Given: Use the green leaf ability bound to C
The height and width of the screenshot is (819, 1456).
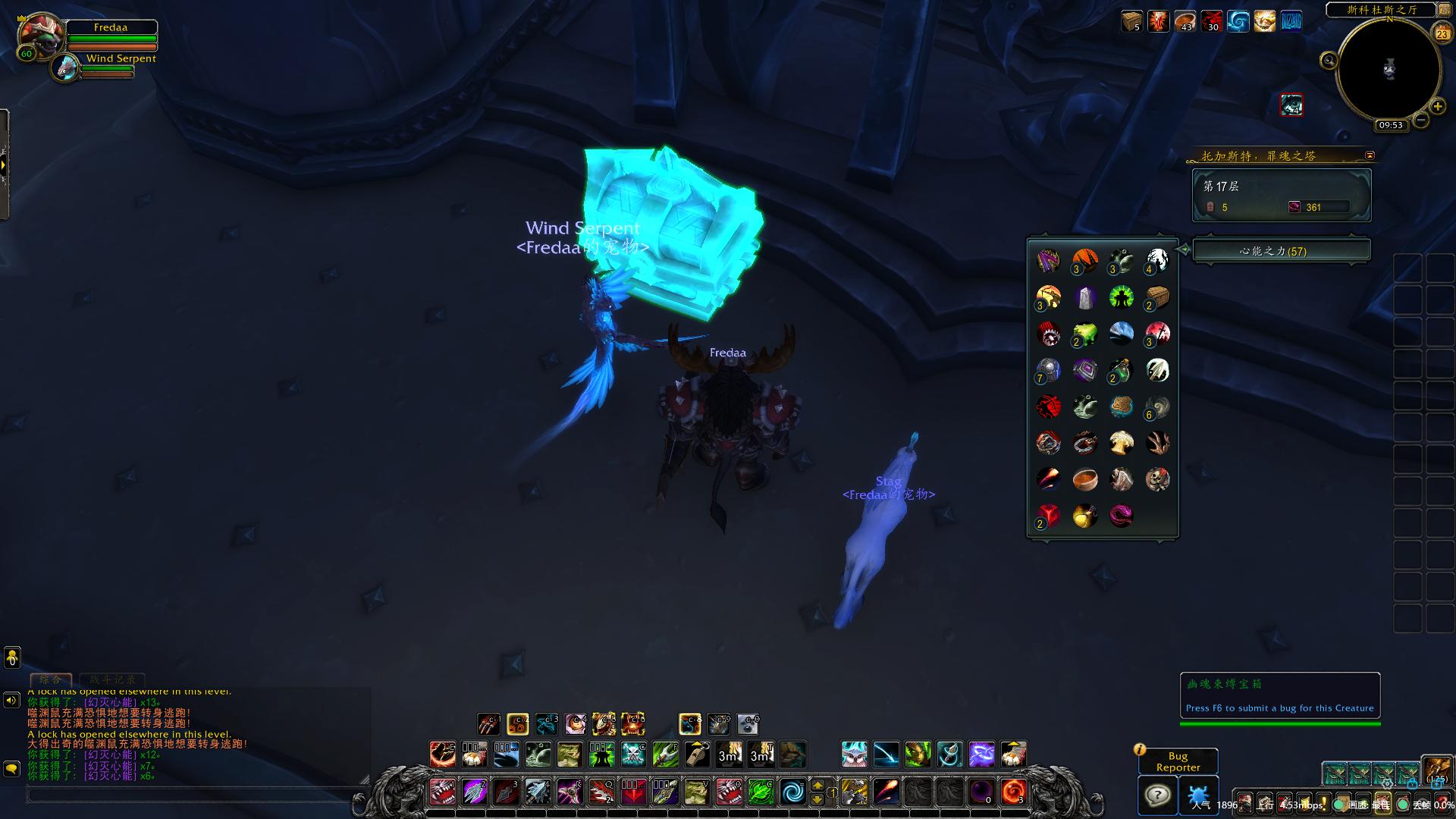Looking at the screenshot, I should pos(761,792).
